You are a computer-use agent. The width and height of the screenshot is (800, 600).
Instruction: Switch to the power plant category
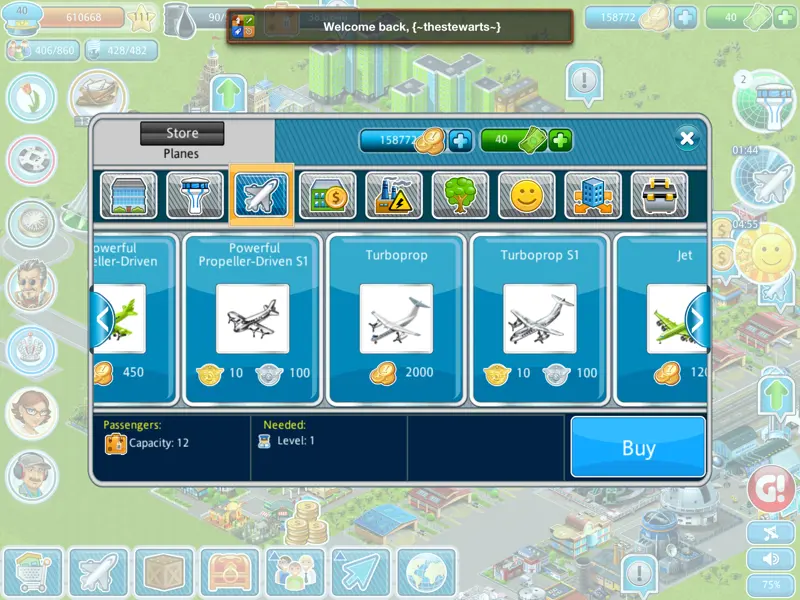pyautogui.click(x=394, y=196)
